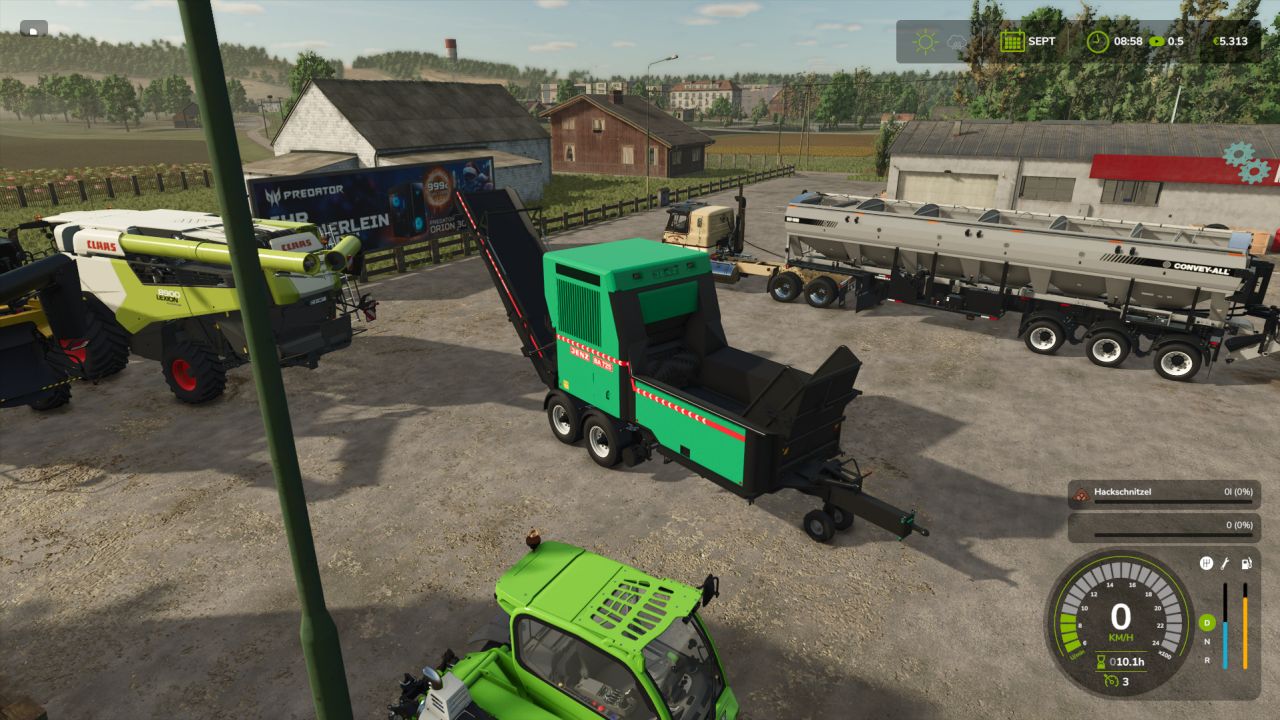1280x720 pixels.
Task: Click the gearbox icon above the gauges
Action: click(1206, 563)
